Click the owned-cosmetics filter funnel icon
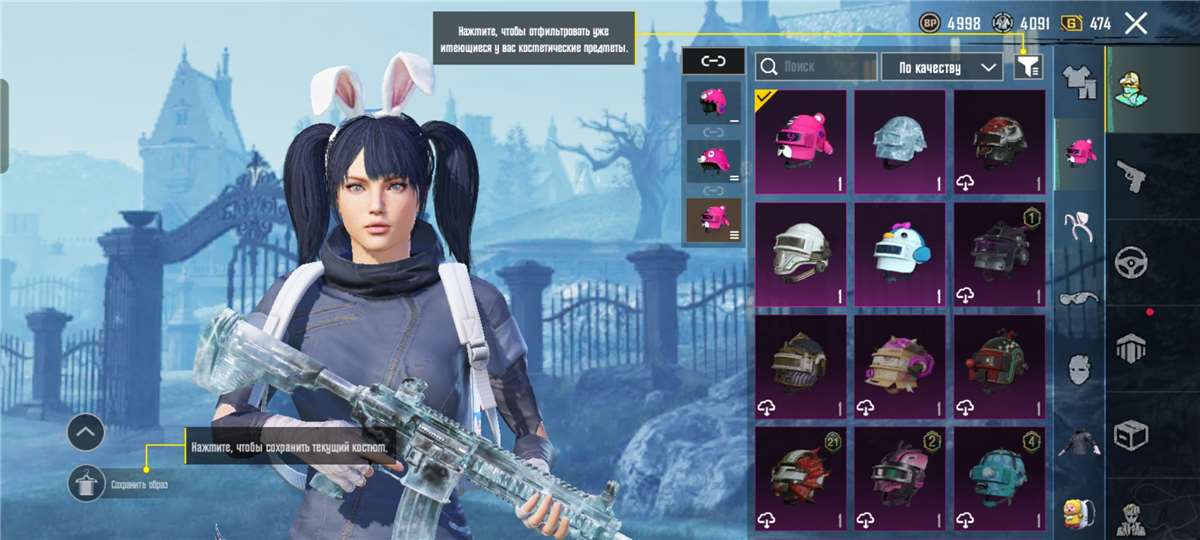Screen dimensions: 1200x540 [1028, 67]
